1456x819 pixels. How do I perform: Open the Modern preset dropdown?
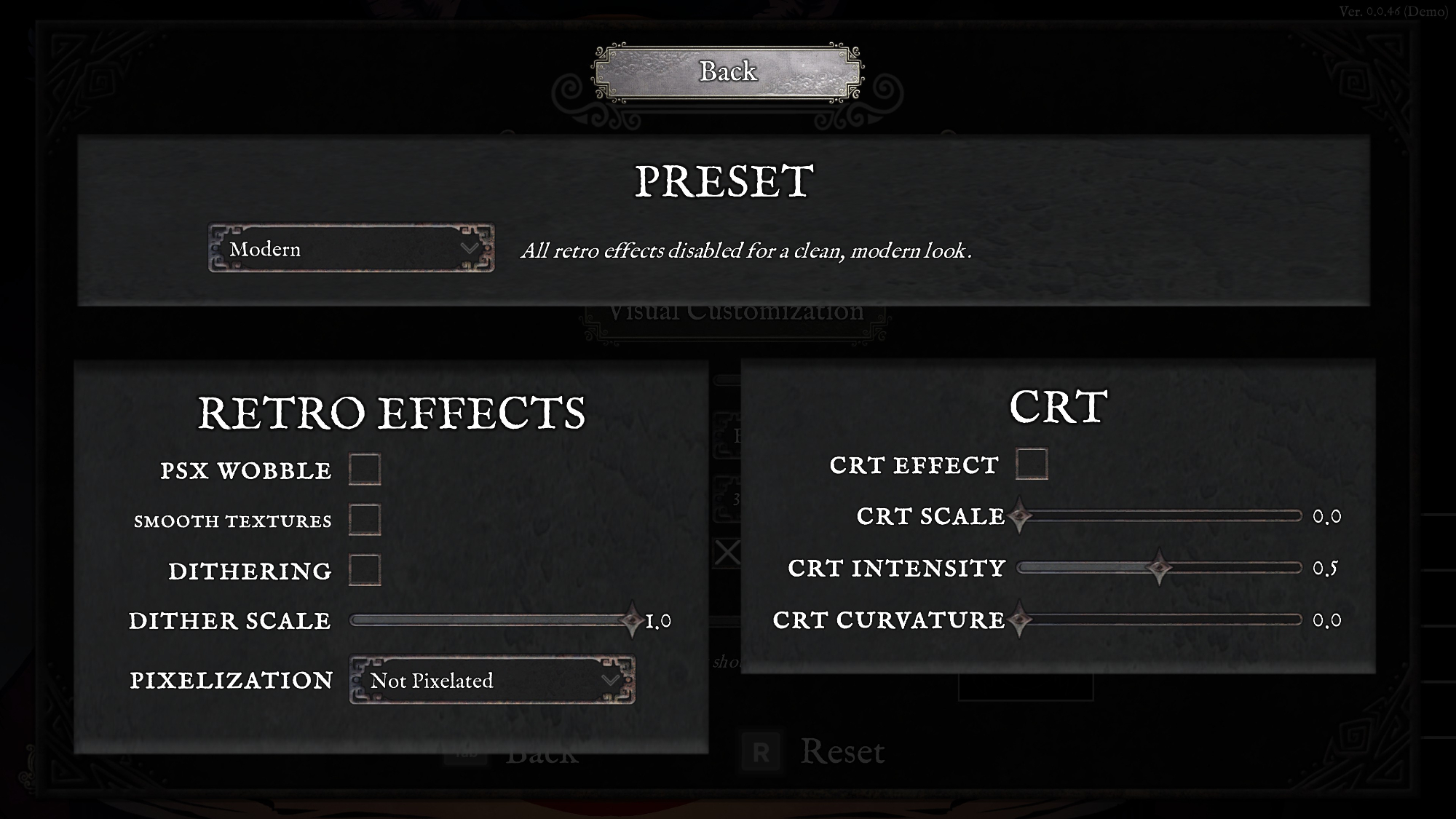tap(351, 249)
